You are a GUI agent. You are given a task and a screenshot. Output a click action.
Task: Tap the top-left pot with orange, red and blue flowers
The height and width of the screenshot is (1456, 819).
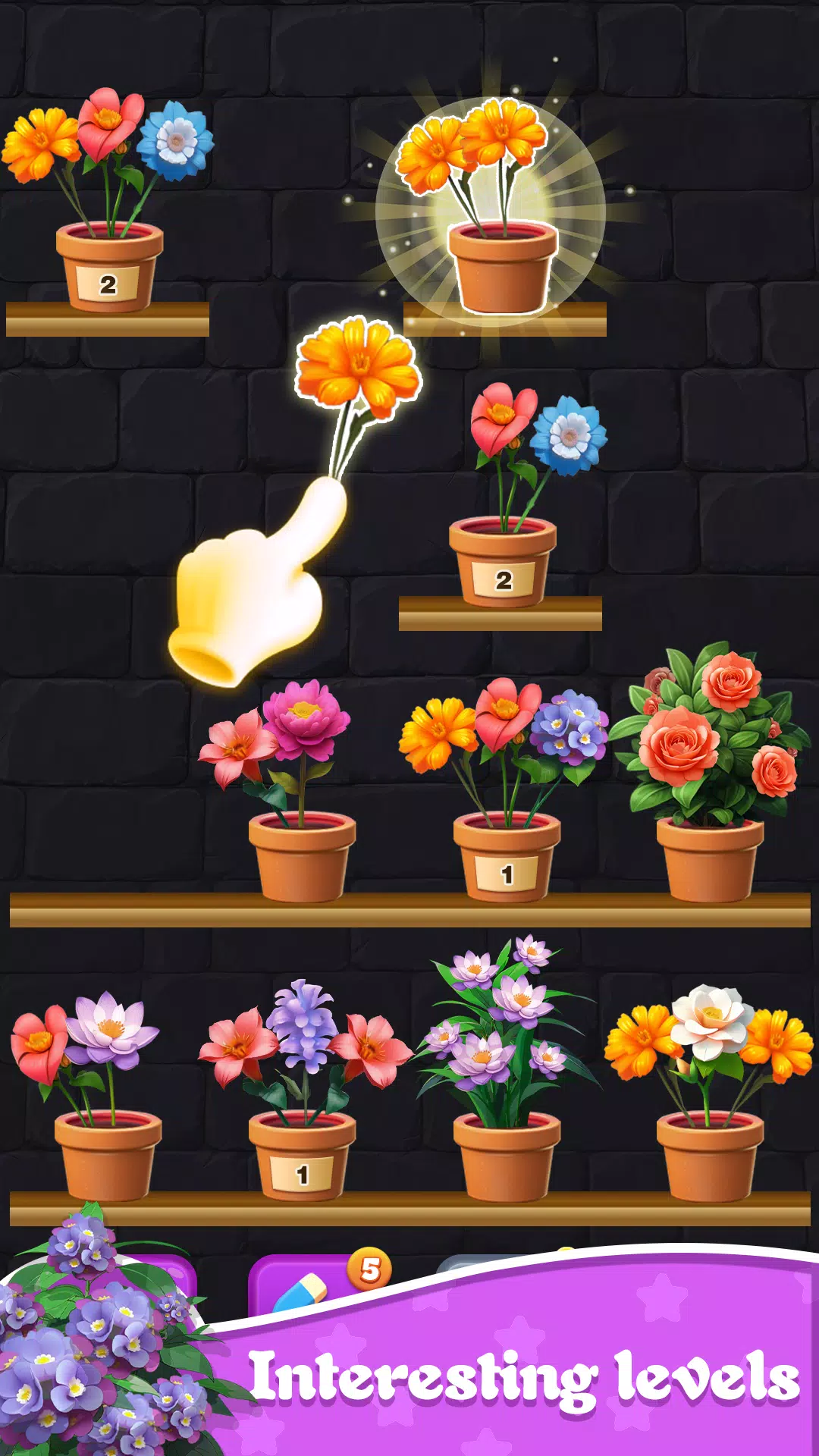109,265
